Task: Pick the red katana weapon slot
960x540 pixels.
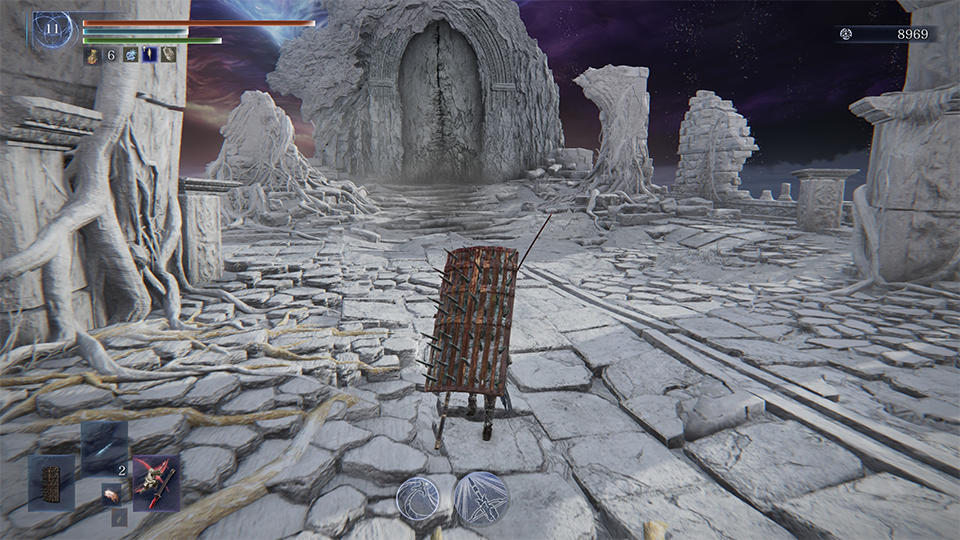Action: pyautogui.click(x=156, y=483)
